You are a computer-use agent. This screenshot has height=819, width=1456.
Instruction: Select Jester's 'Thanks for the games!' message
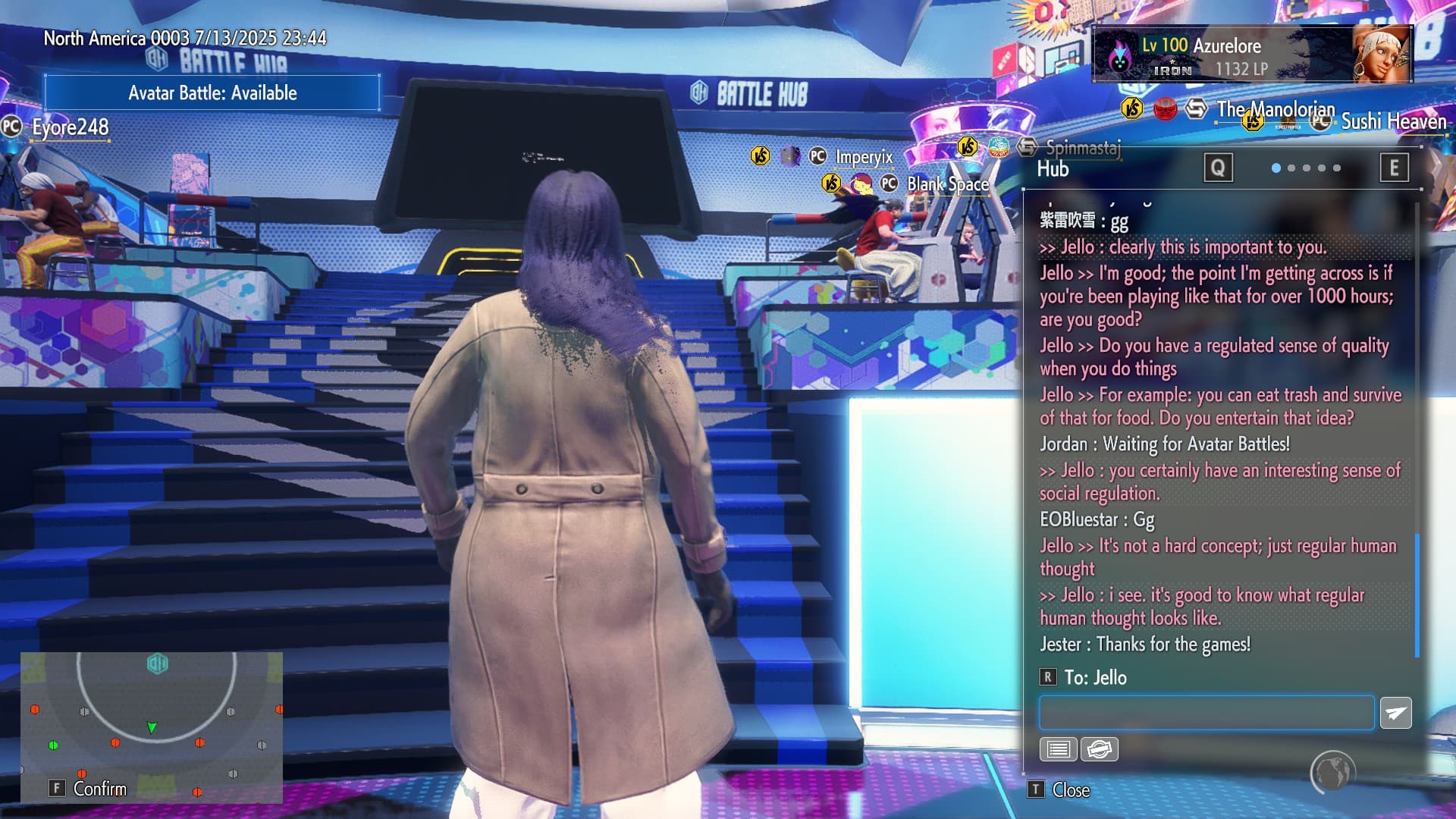(x=1145, y=645)
